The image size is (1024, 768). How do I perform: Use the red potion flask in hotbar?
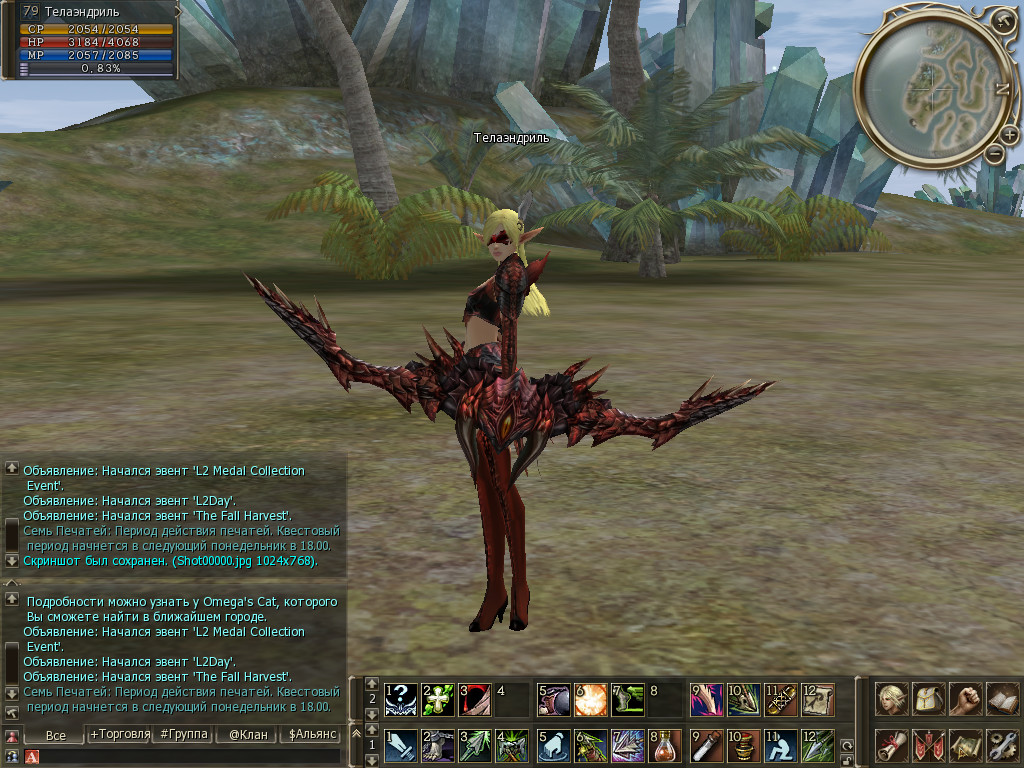click(x=667, y=746)
